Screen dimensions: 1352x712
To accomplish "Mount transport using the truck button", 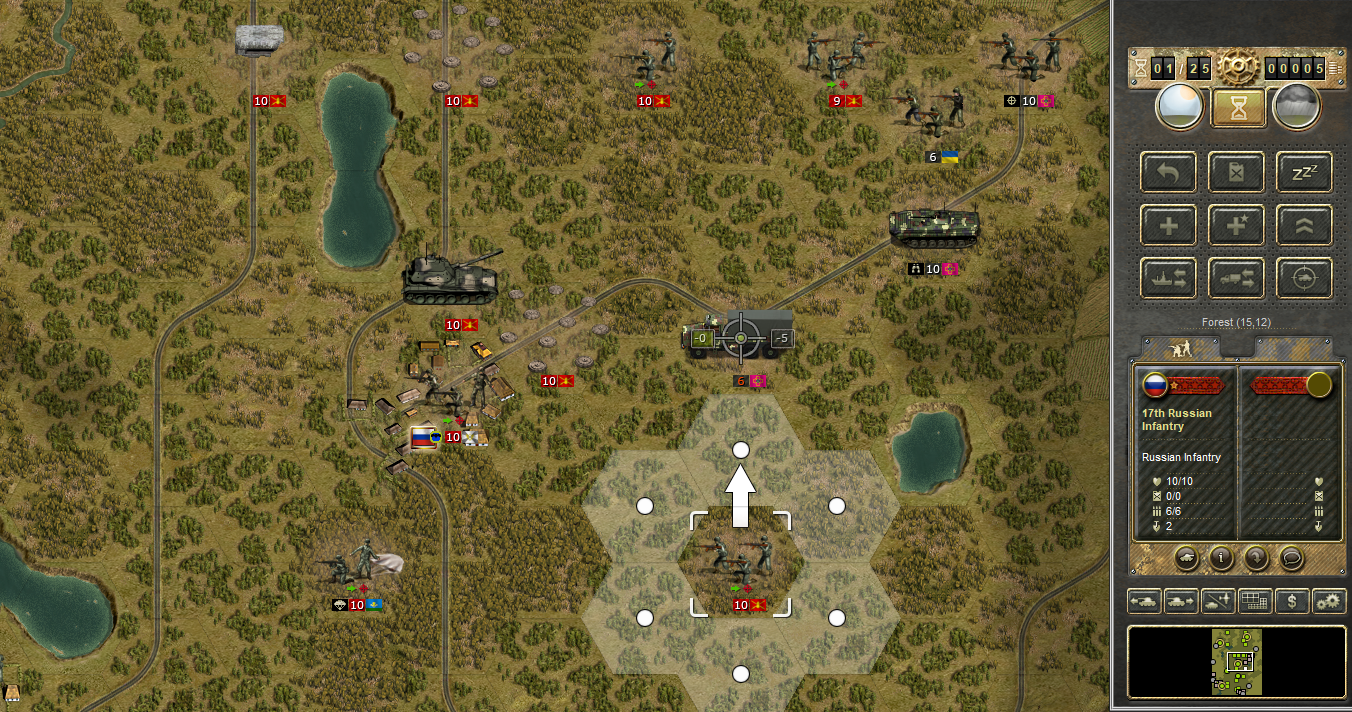I will point(1235,278).
